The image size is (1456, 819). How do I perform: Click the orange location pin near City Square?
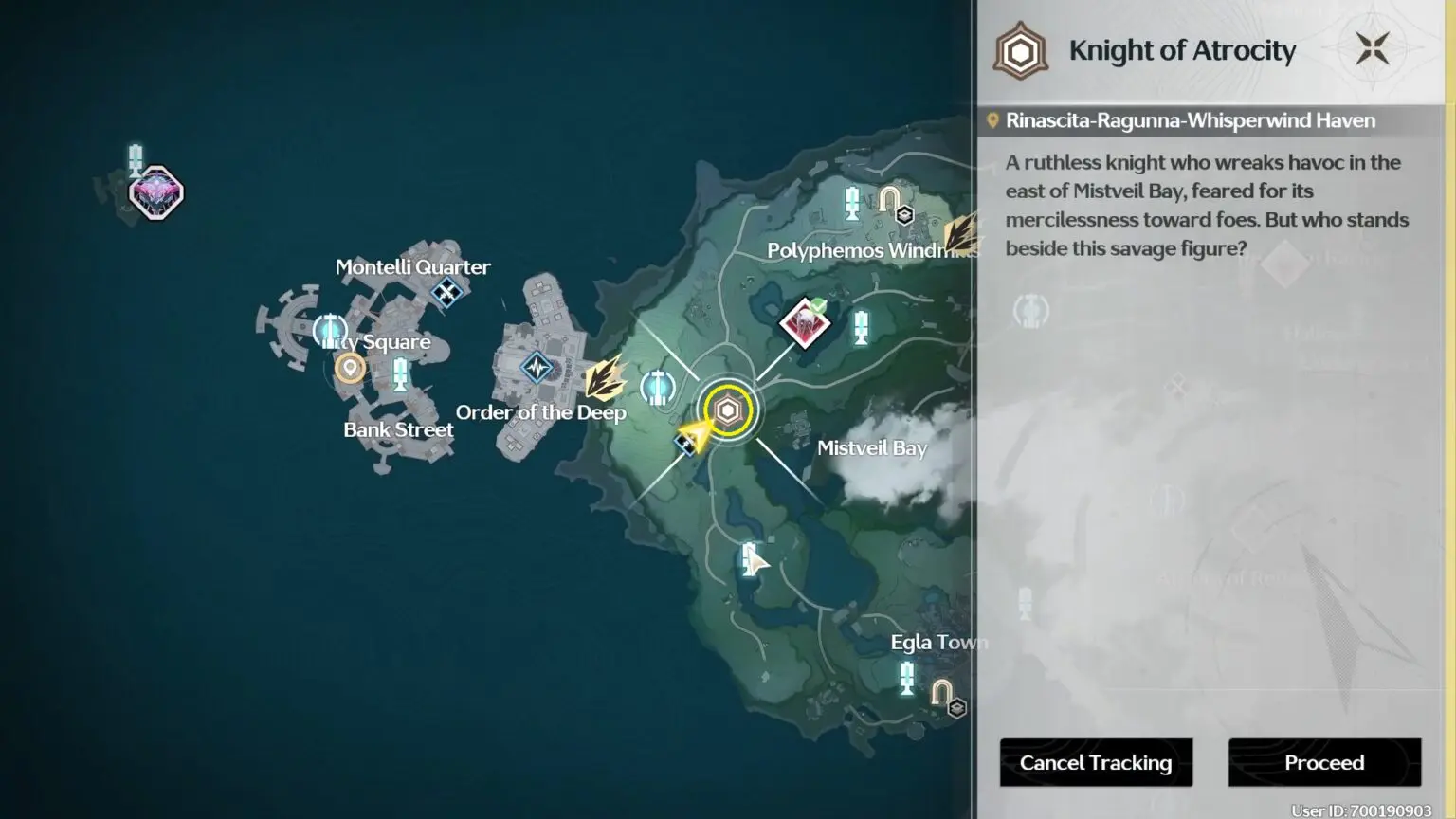tap(350, 367)
